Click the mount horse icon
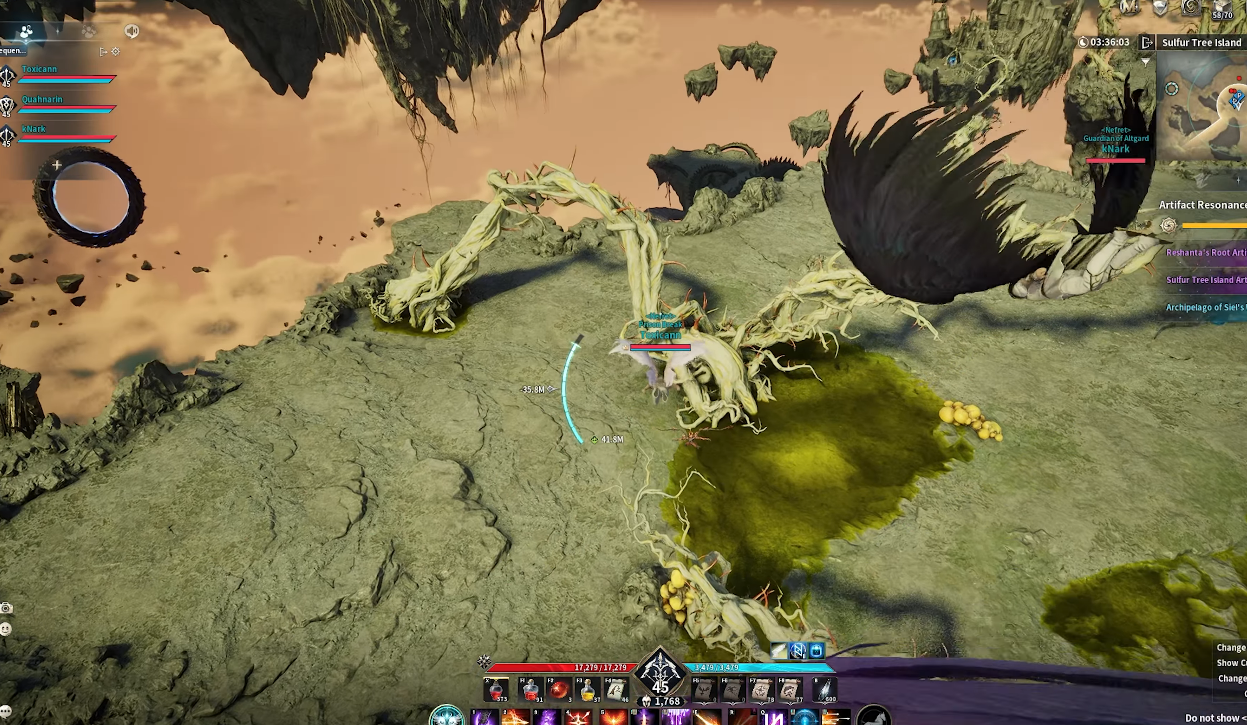Image resolution: width=1247 pixels, height=725 pixels. point(873,716)
